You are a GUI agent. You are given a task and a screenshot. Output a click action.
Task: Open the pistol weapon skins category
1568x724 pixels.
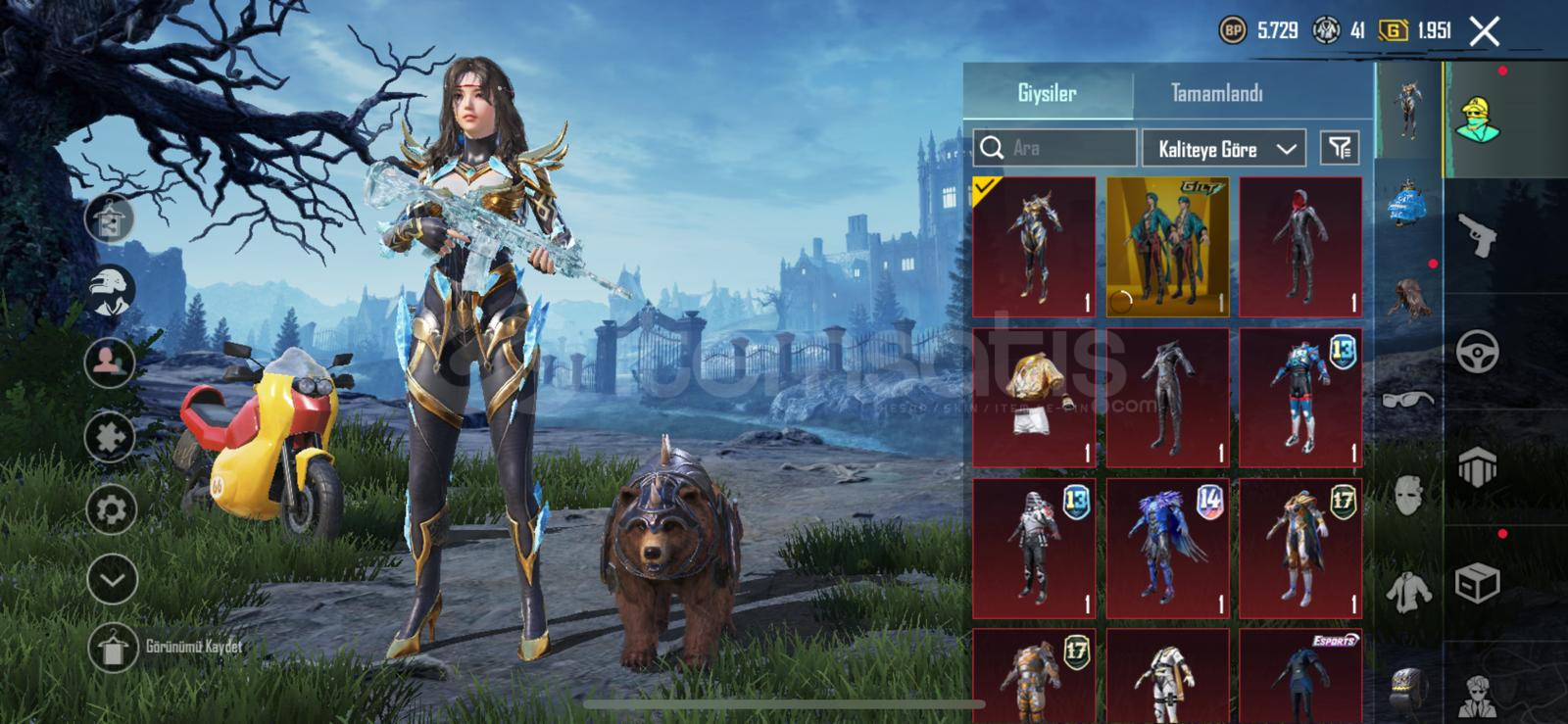pyautogui.click(x=1478, y=236)
